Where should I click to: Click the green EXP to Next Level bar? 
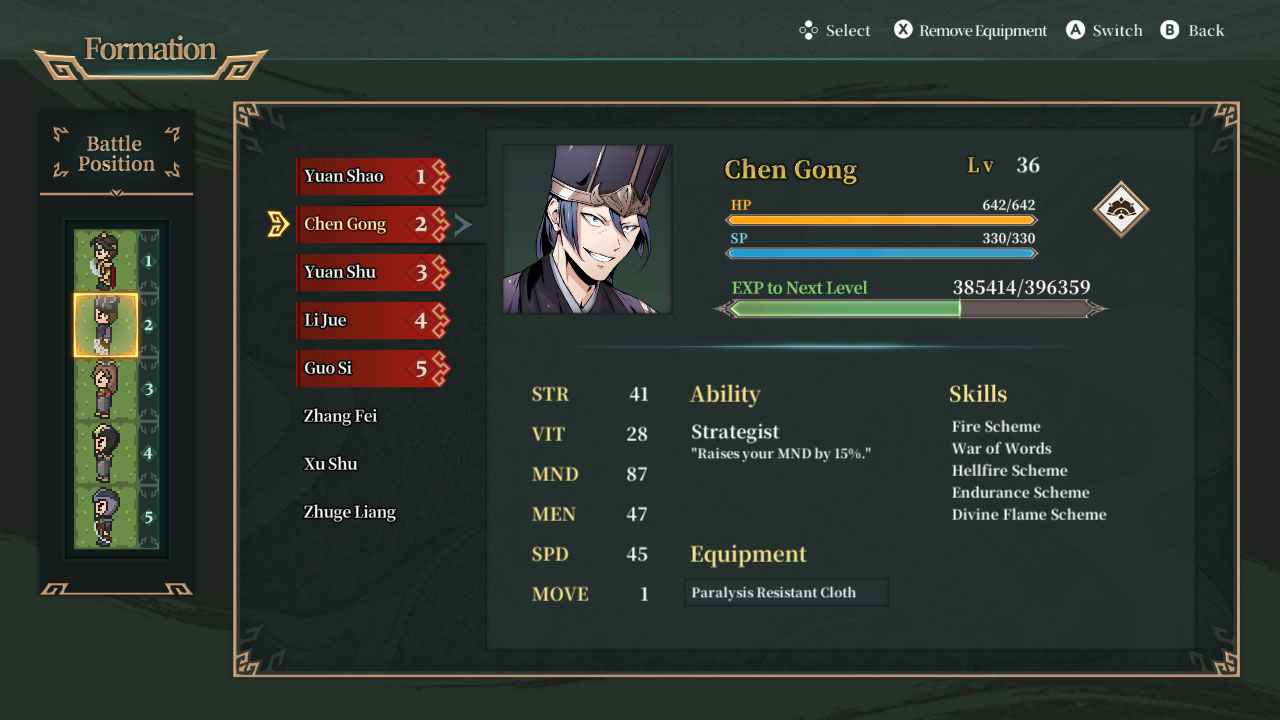pos(845,309)
